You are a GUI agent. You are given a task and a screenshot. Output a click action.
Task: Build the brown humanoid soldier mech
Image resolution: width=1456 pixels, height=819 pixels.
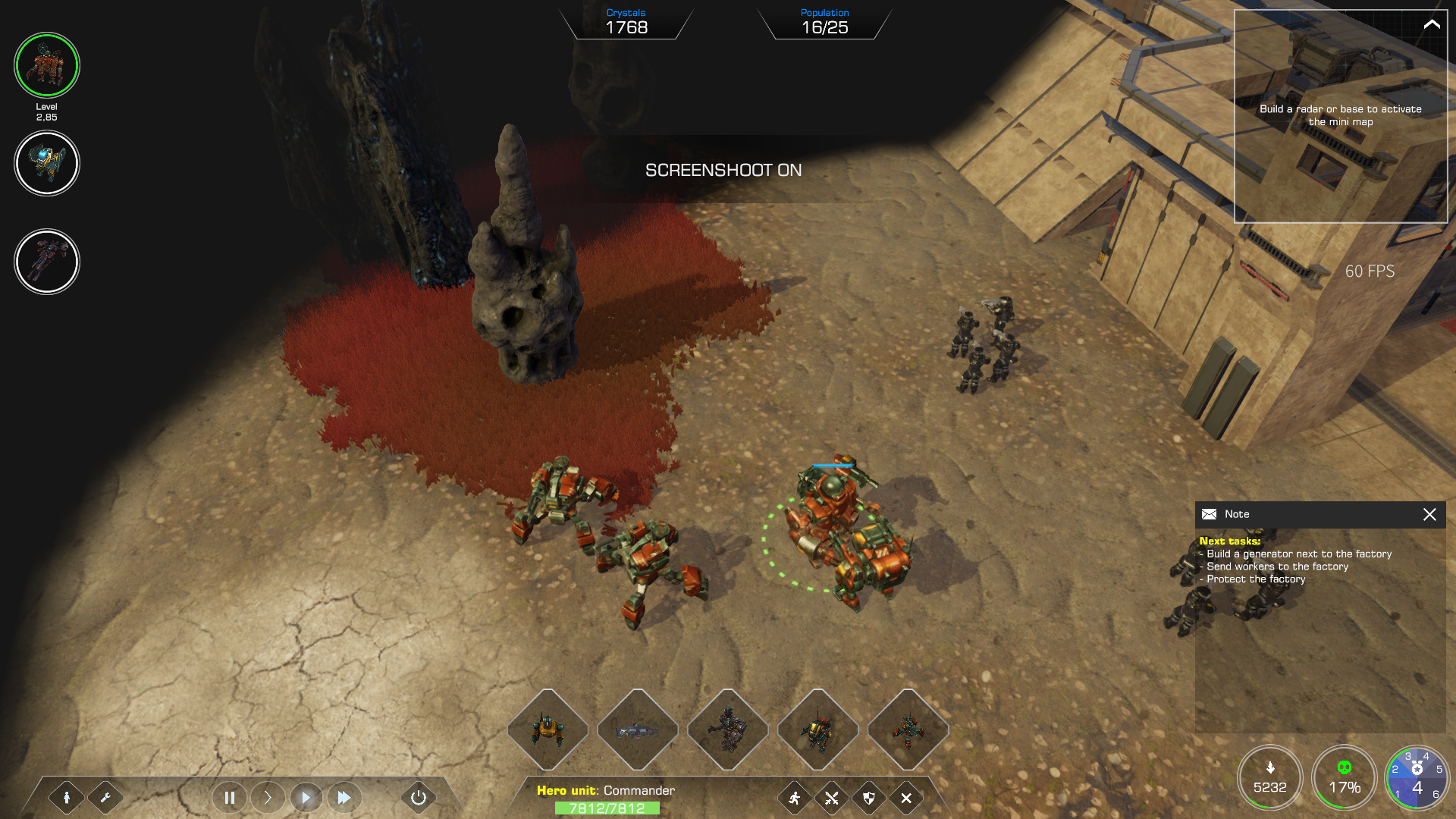click(728, 730)
